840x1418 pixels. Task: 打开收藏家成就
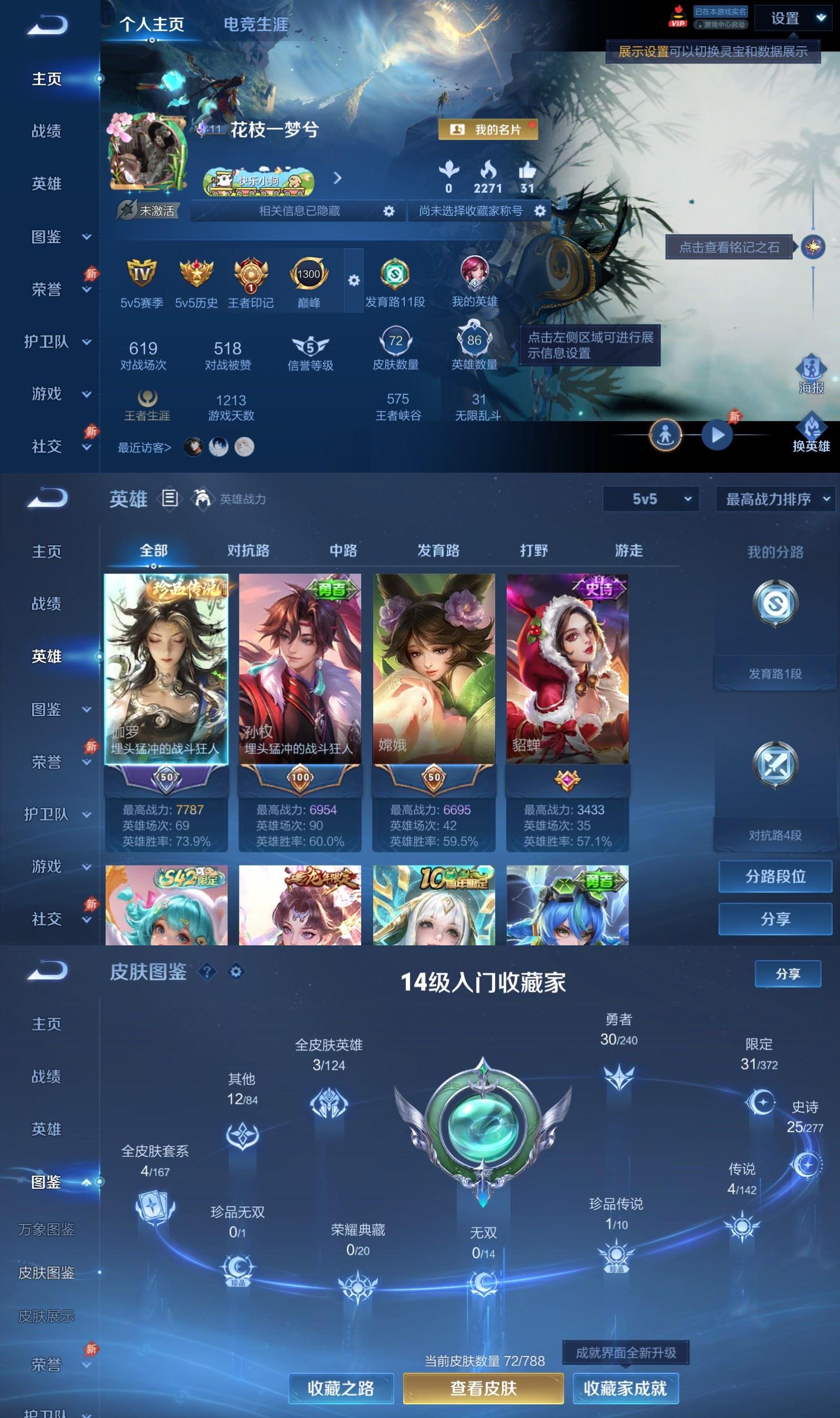tap(626, 1388)
